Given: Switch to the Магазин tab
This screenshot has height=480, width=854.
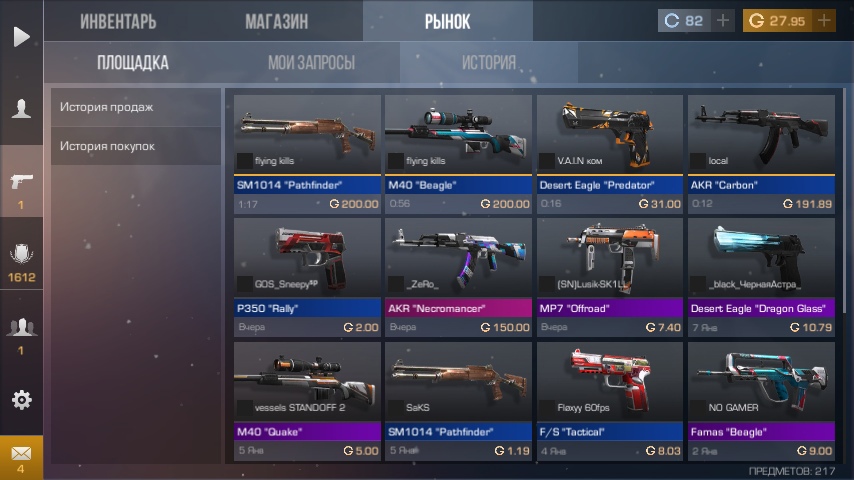Looking at the screenshot, I should pos(276,21).
